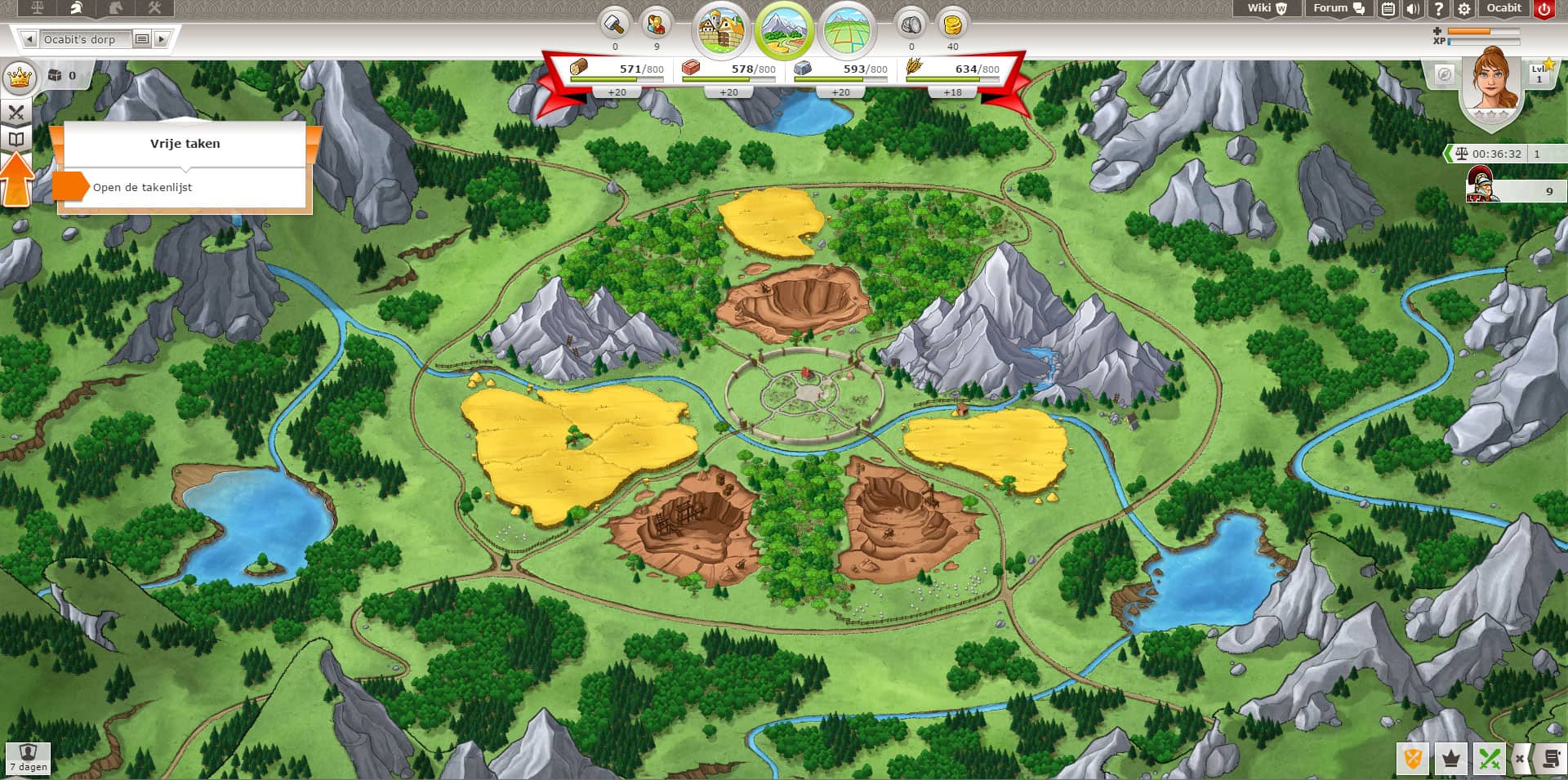Select the crossed swords icon on the left sidebar
Image resolution: width=1568 pixels, height=780 pixels.
coord(16,112)
